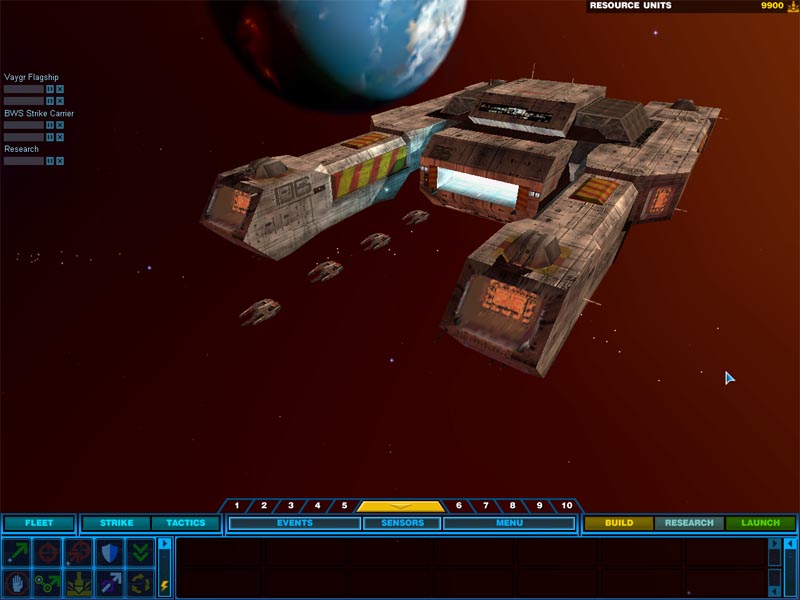Select control group 5 tab

[344, 506]
